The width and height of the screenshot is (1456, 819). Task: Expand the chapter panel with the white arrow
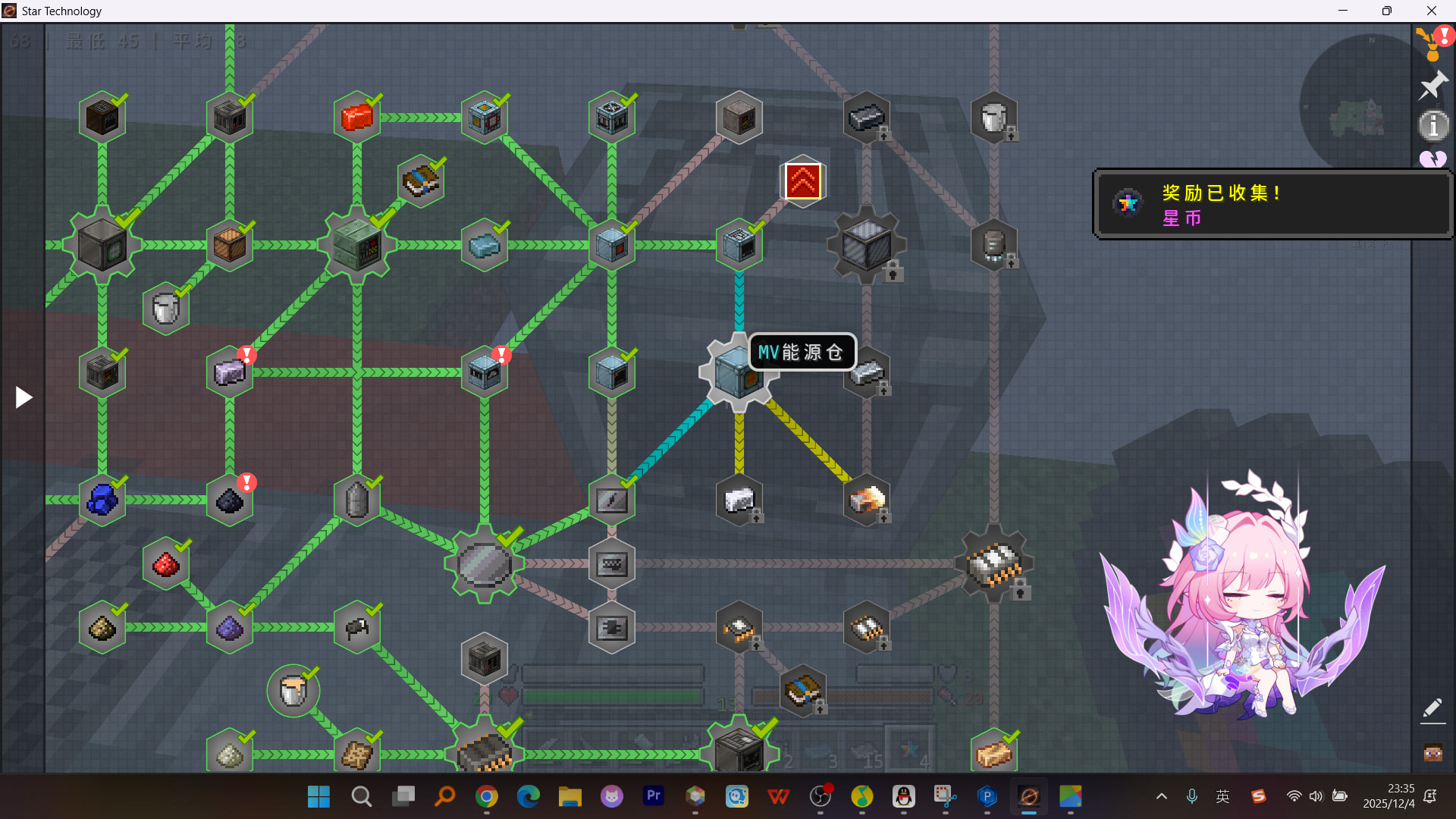click(x=24, y=397)
